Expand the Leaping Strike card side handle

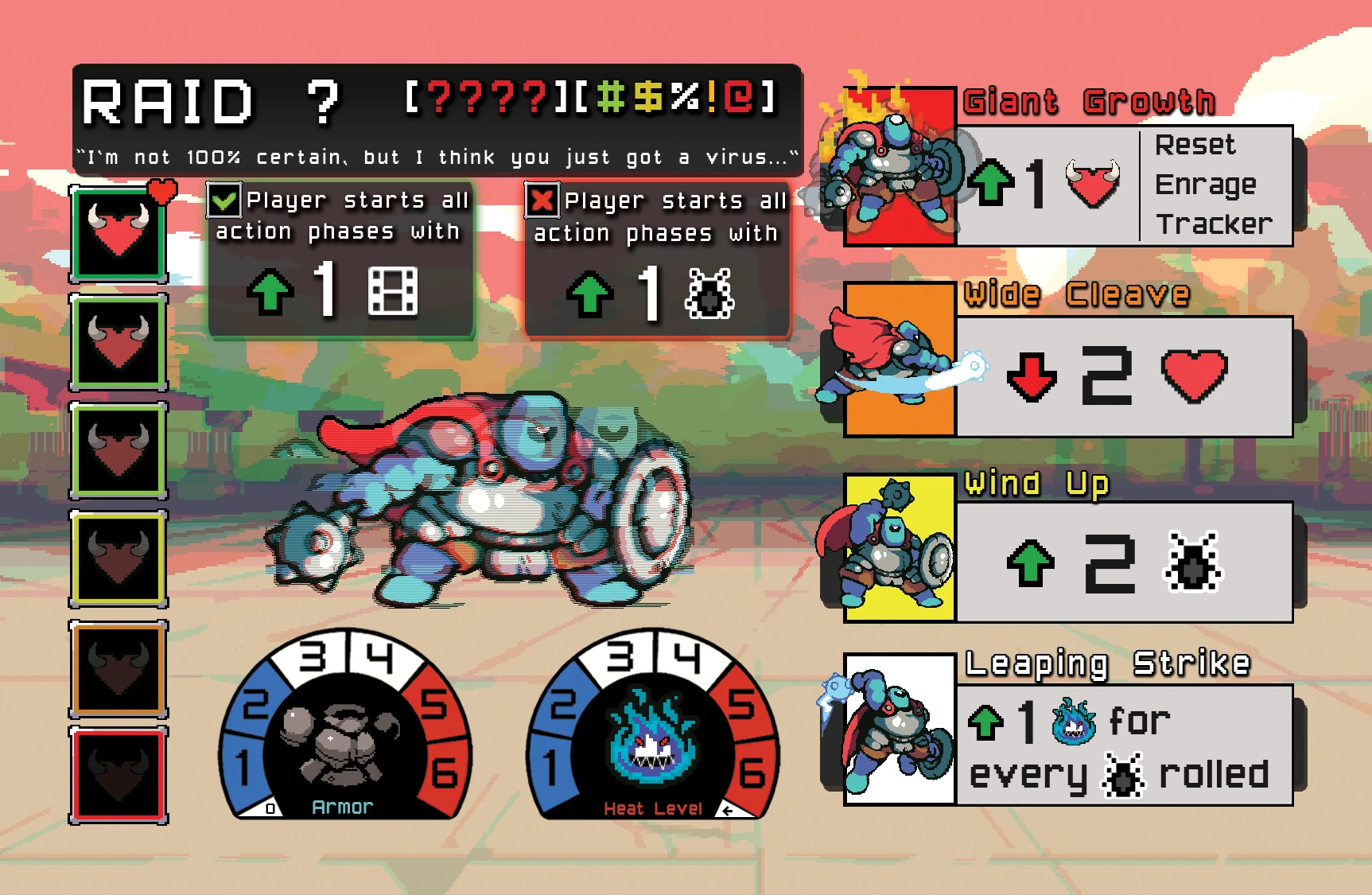coord(1300,744)
